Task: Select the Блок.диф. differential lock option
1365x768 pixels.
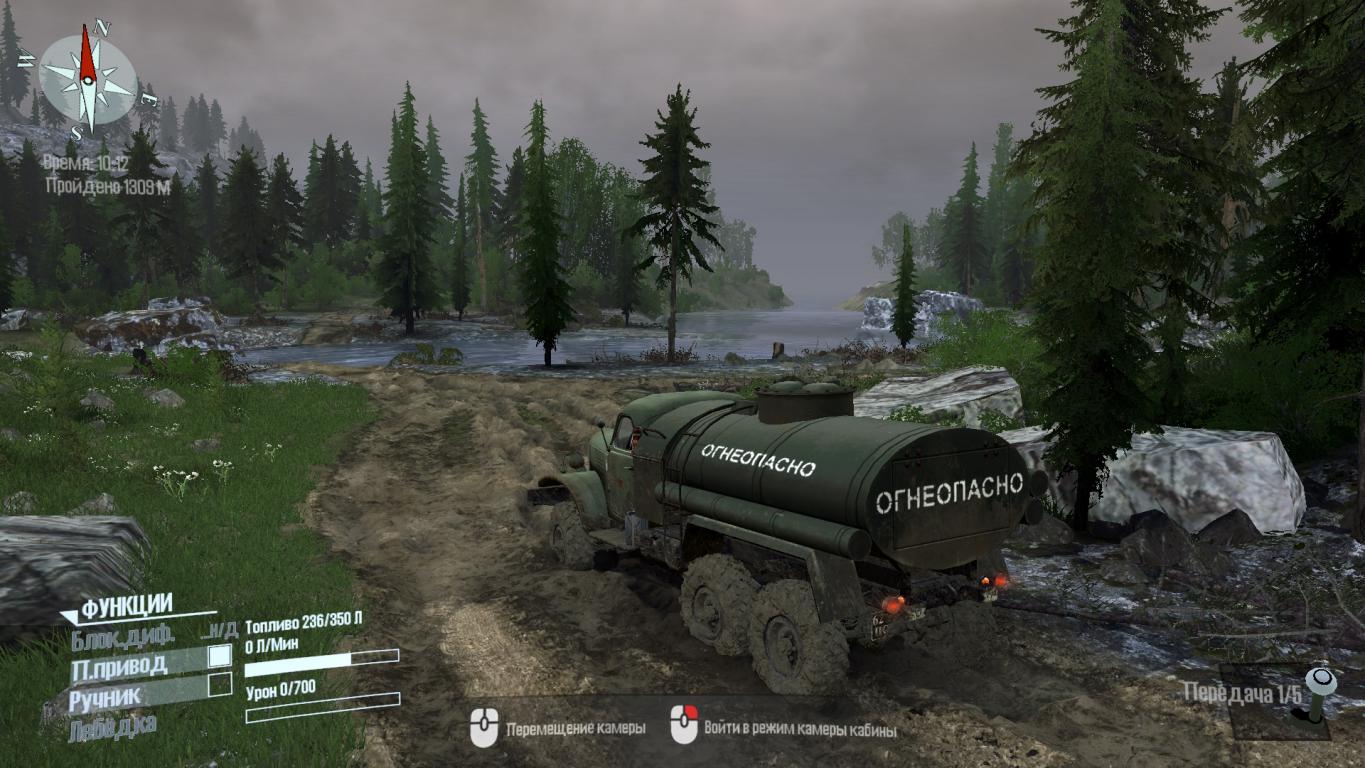Action: pos(122,635)
